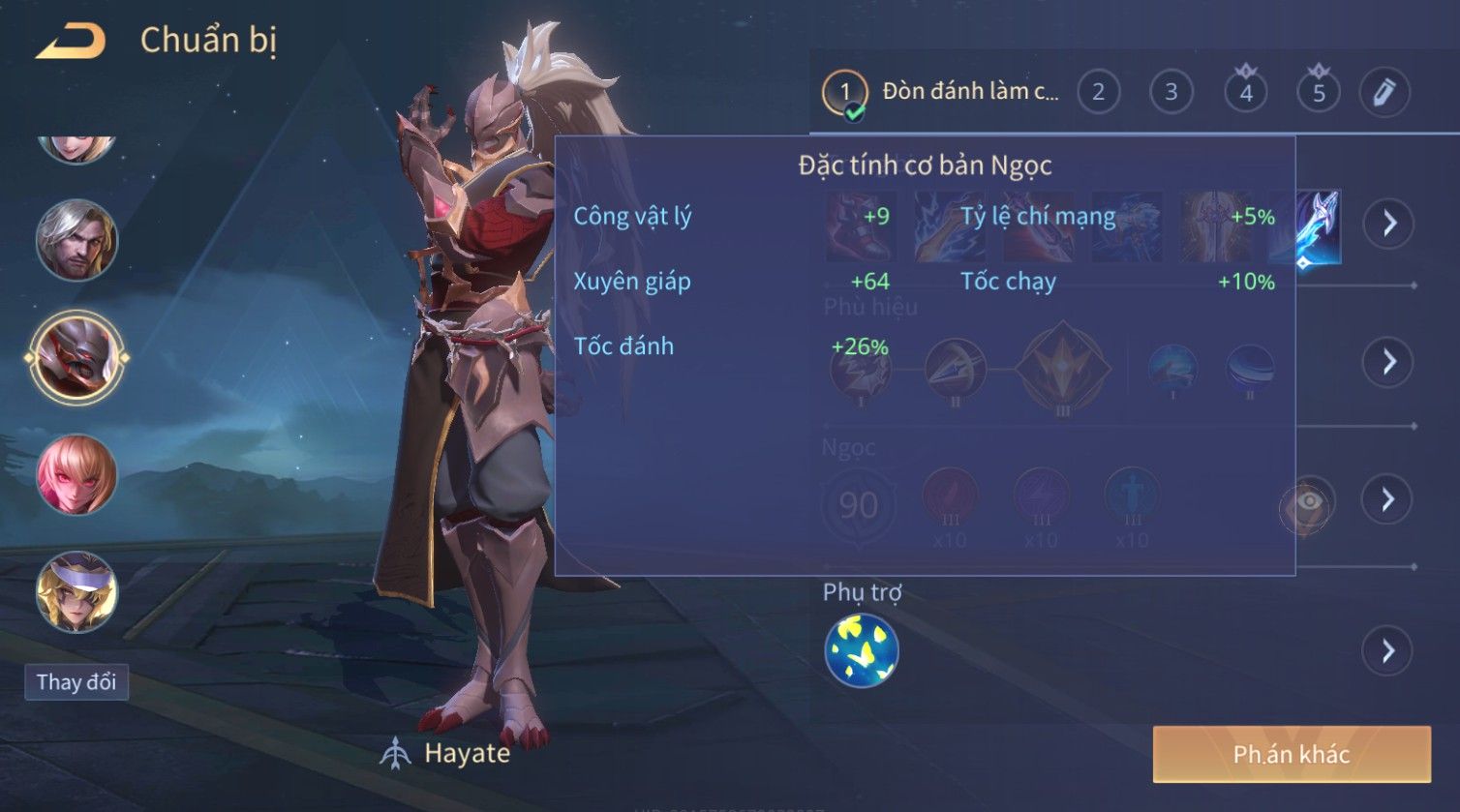This screenshot has height=812, width=1460.
Task: Select the highlighted Hayate portrait
Action: tap(76, 356)
